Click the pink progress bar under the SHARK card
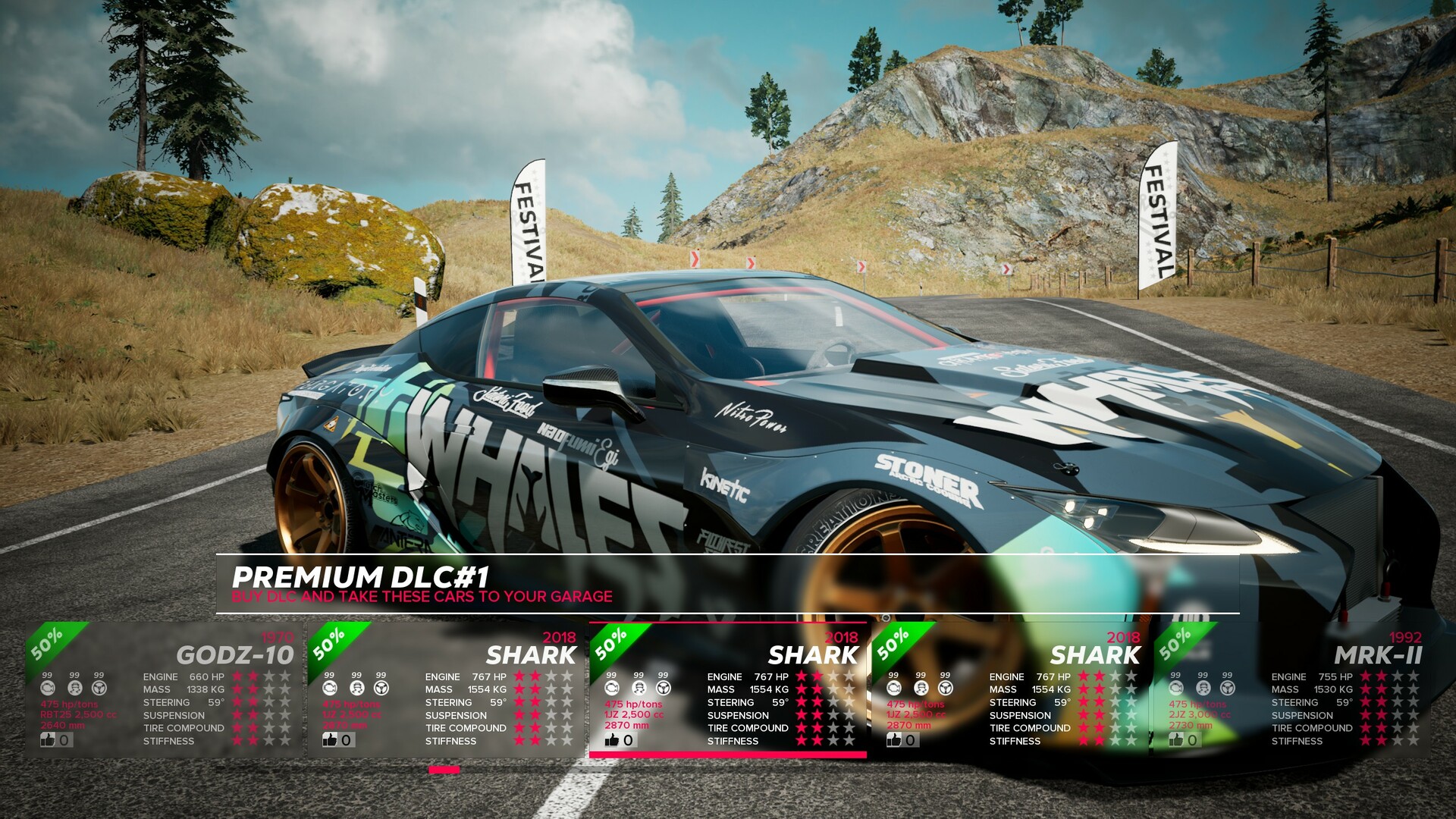Image resolution: width=1456 pixels, height=819 pixels. coord(728,755)
